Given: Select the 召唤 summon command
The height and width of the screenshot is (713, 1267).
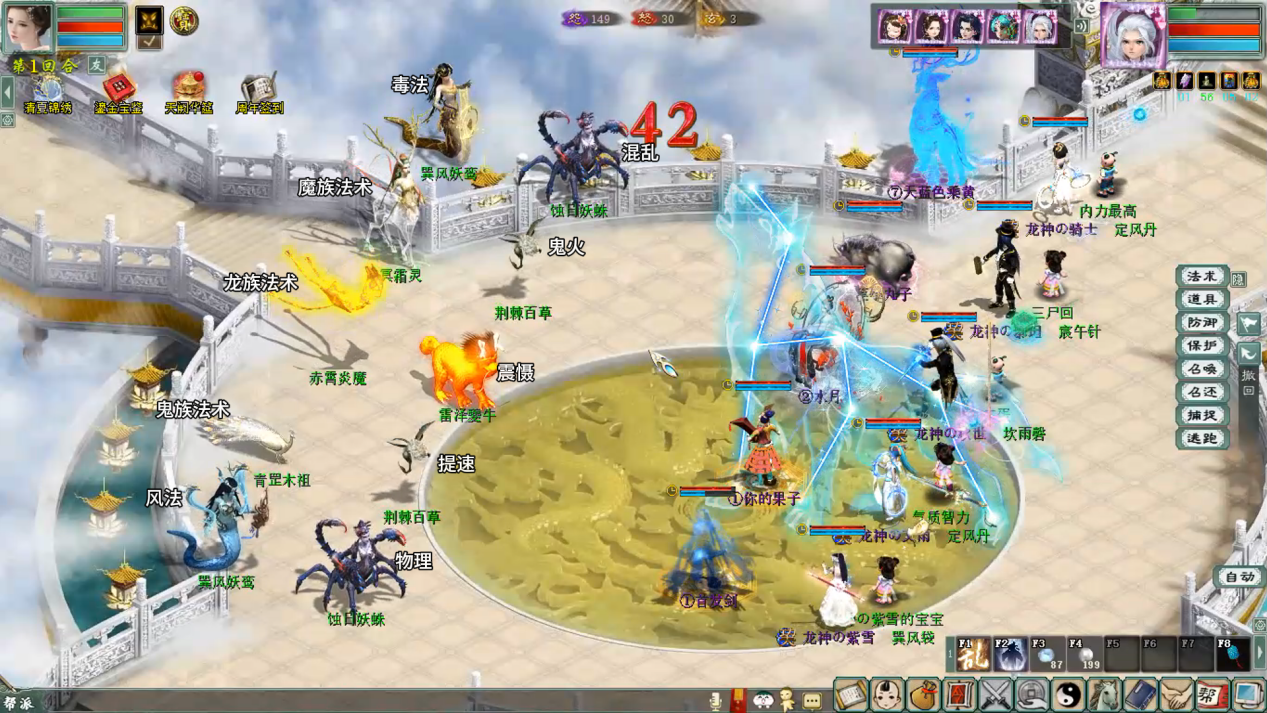Looking at the screenshot, I should (1201, 369).
